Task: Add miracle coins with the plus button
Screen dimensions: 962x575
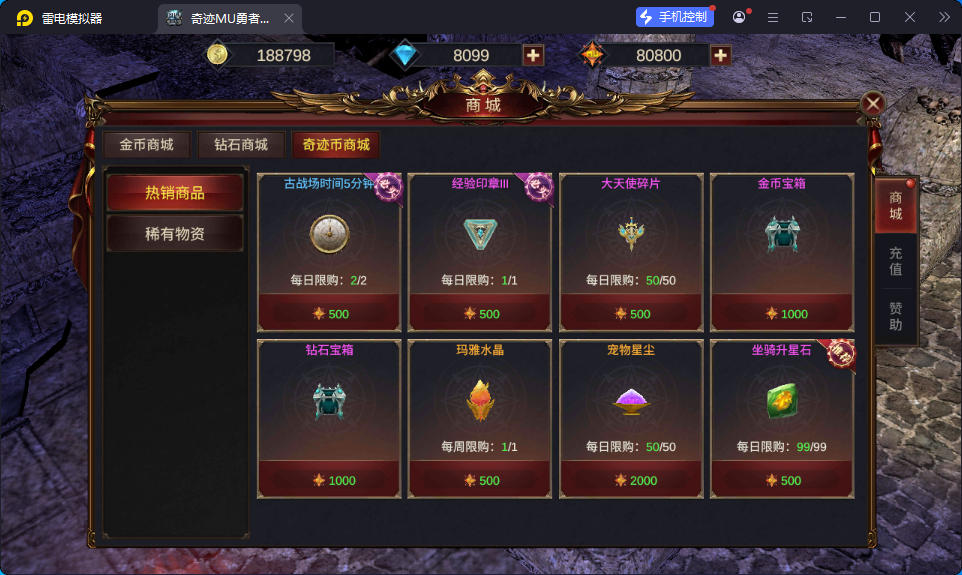Action: 720,56
